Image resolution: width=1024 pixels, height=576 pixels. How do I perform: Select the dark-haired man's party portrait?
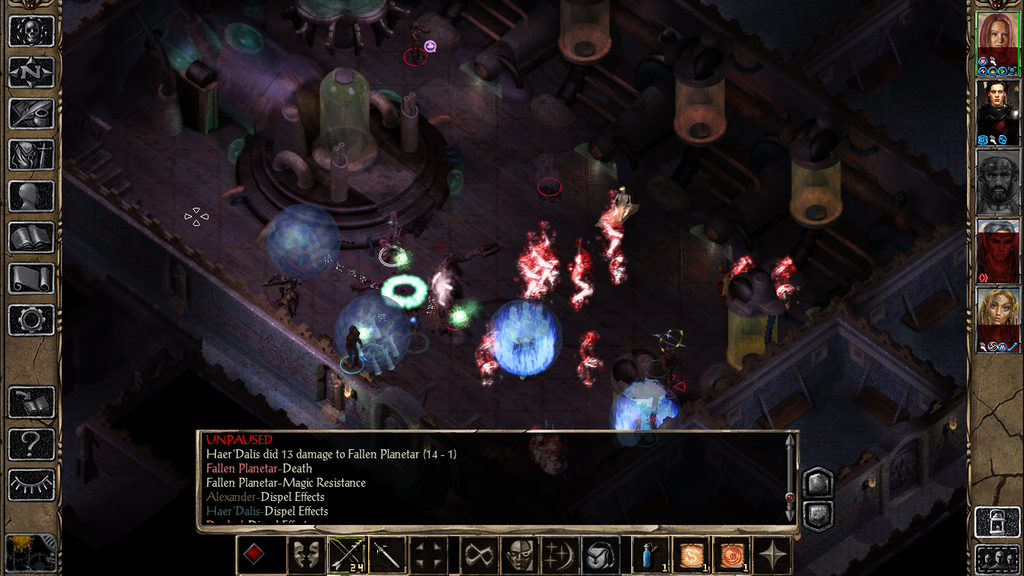[x=997, y=107]
